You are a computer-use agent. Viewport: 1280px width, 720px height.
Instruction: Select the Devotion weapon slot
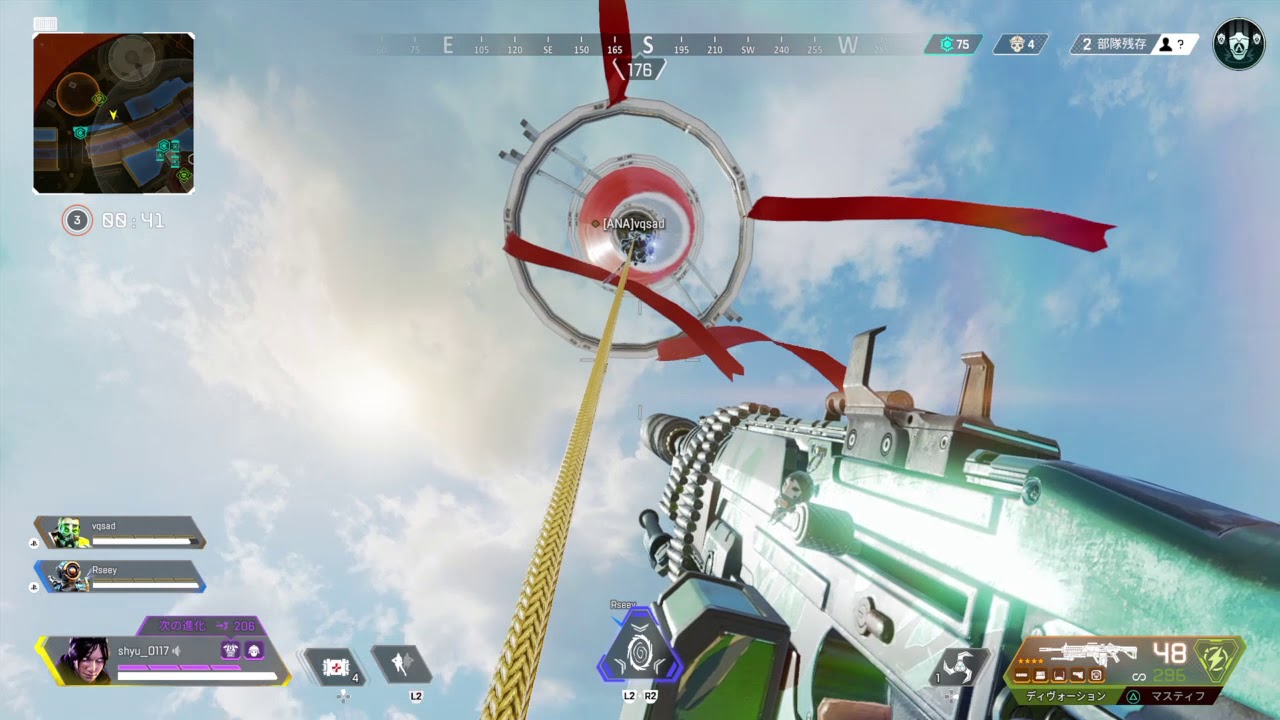point(1066,696)
